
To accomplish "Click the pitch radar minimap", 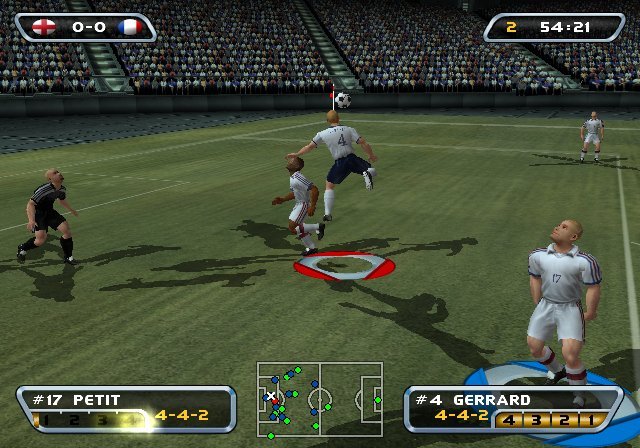I will 320,400.
